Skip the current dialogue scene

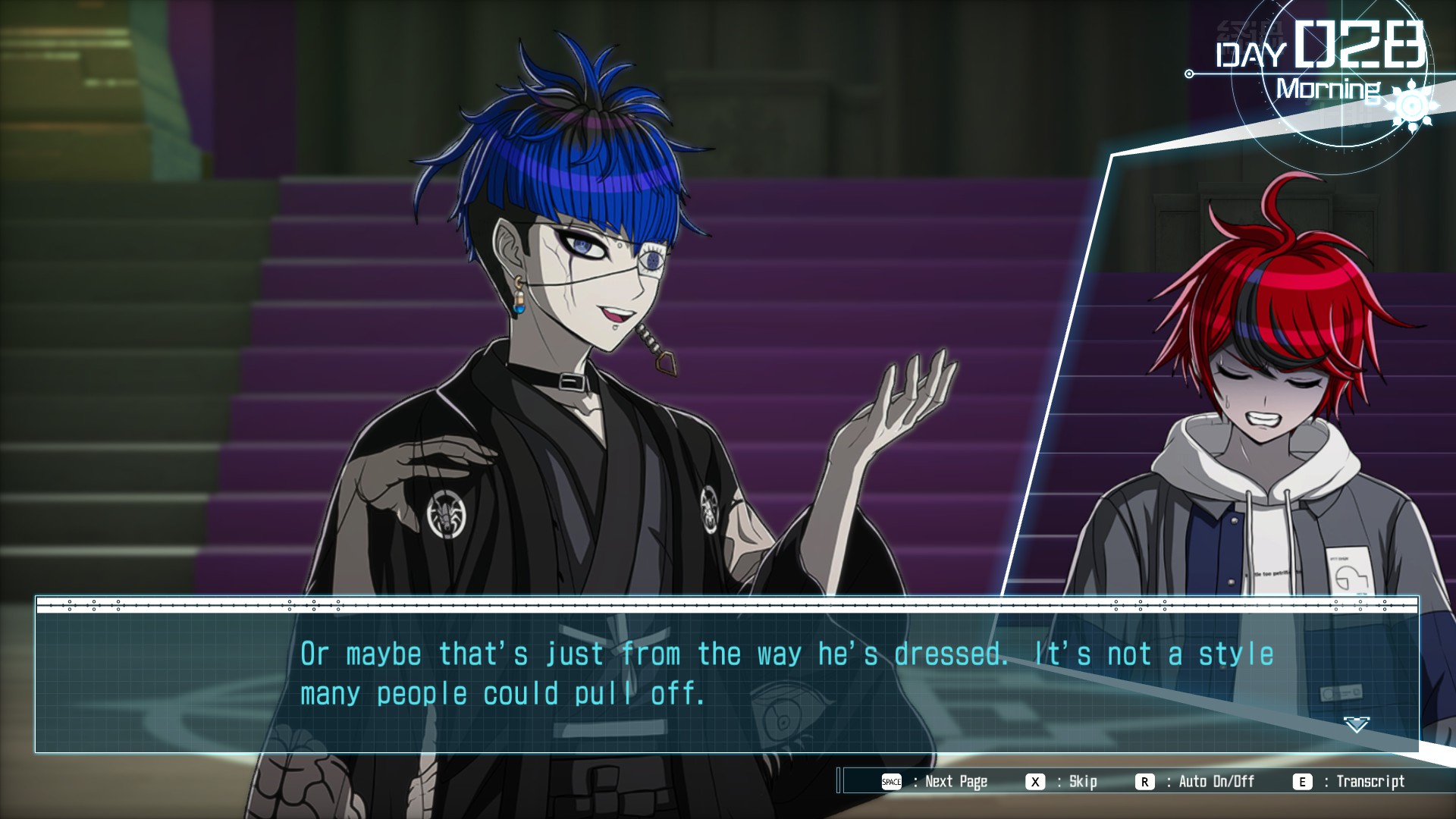[x=1062, y=782]
